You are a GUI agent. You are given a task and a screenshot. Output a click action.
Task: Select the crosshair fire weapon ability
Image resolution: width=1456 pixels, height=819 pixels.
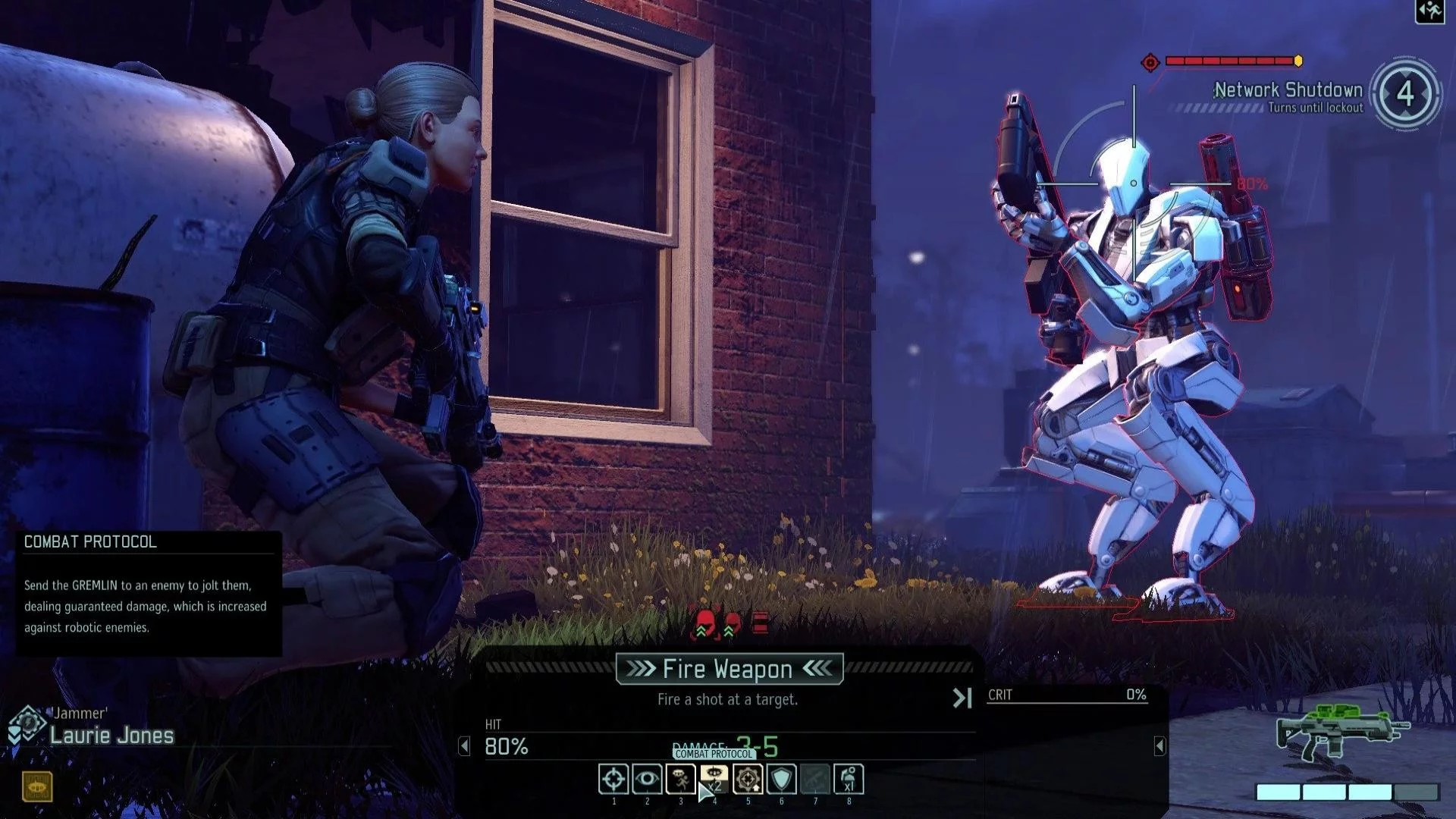(x=613, y=779)
